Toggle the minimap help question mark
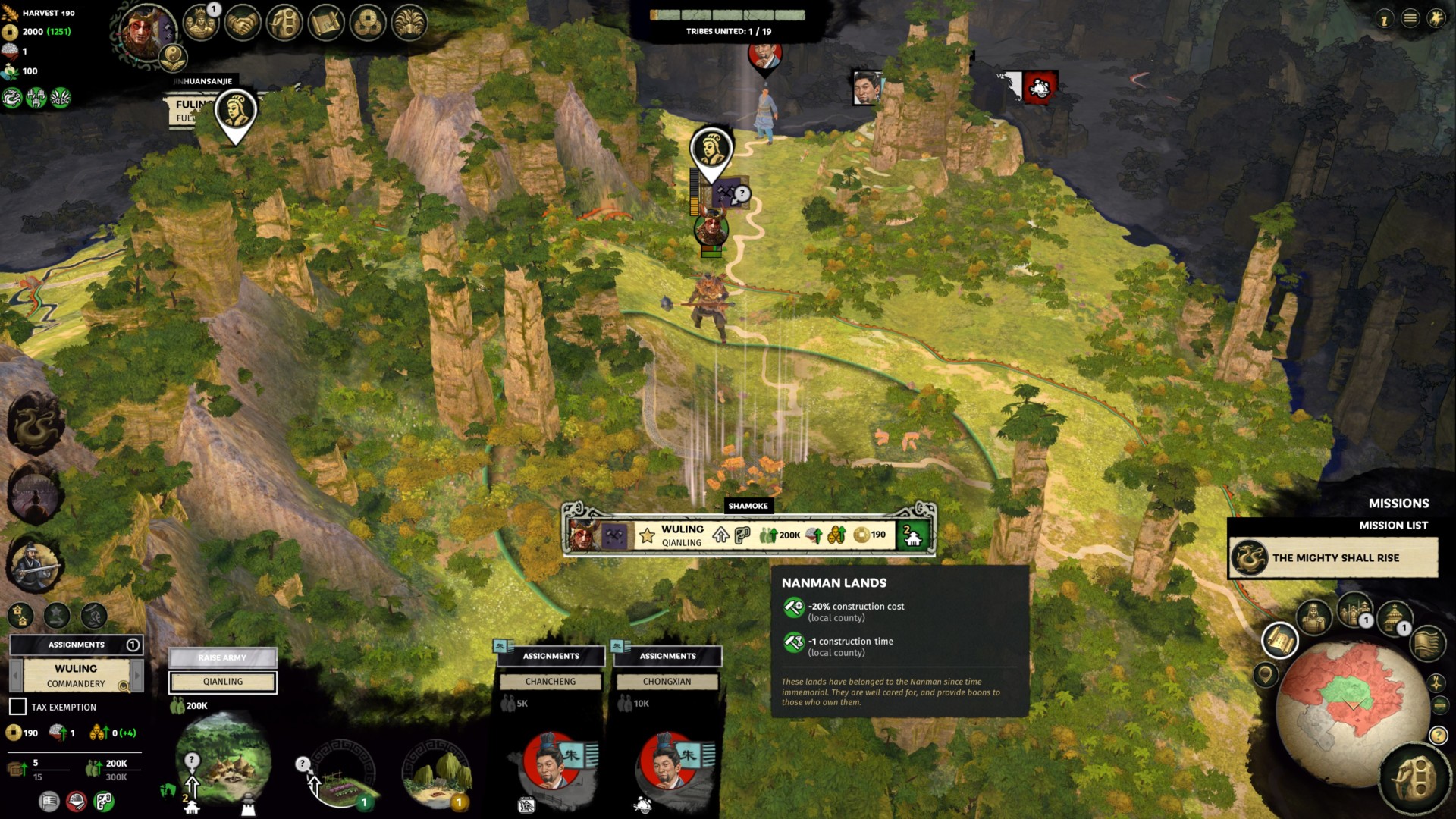 click(1437, 735)
